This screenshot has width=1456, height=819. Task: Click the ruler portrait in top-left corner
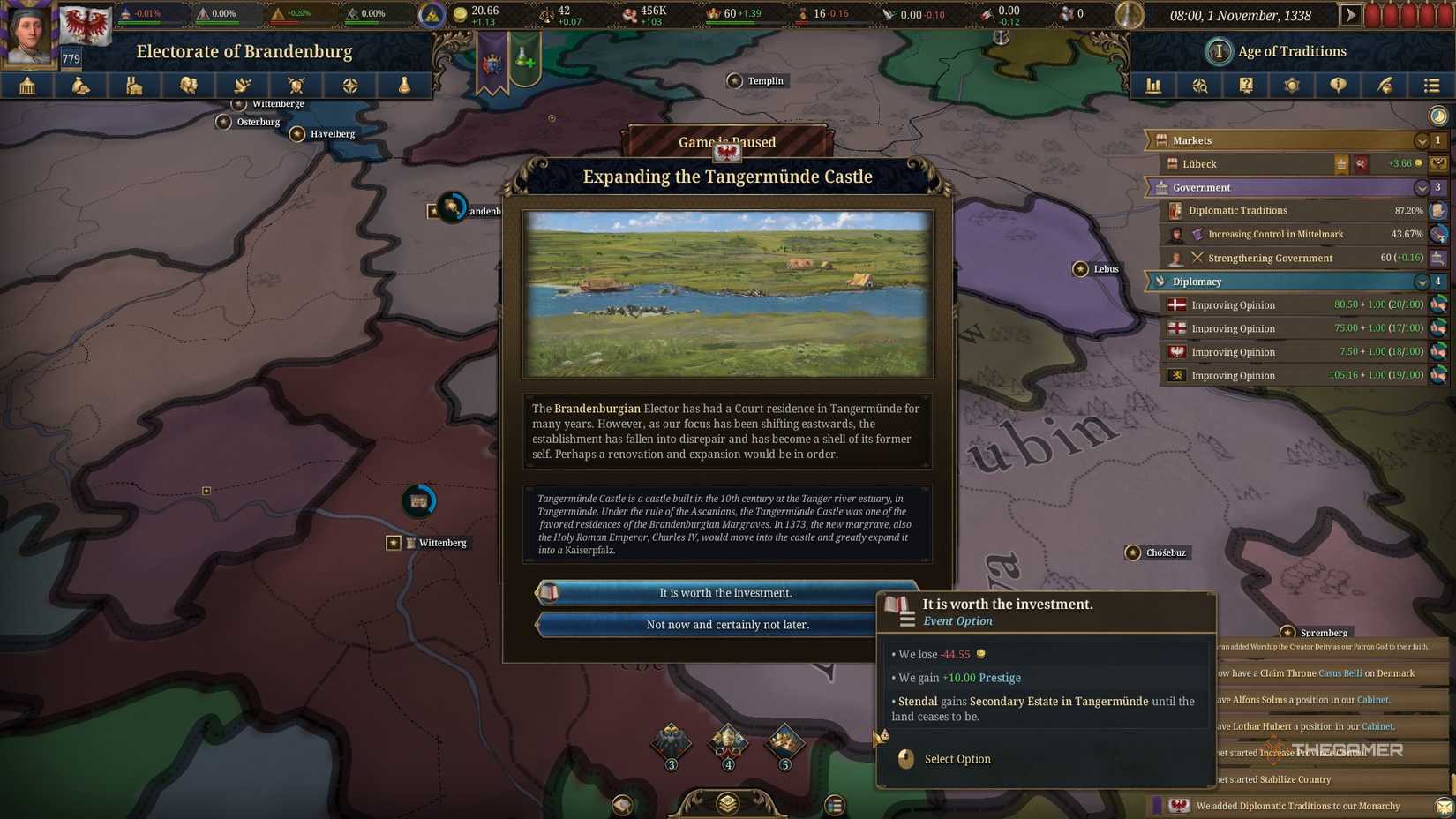pyautogui.click(x=29, y=26)
